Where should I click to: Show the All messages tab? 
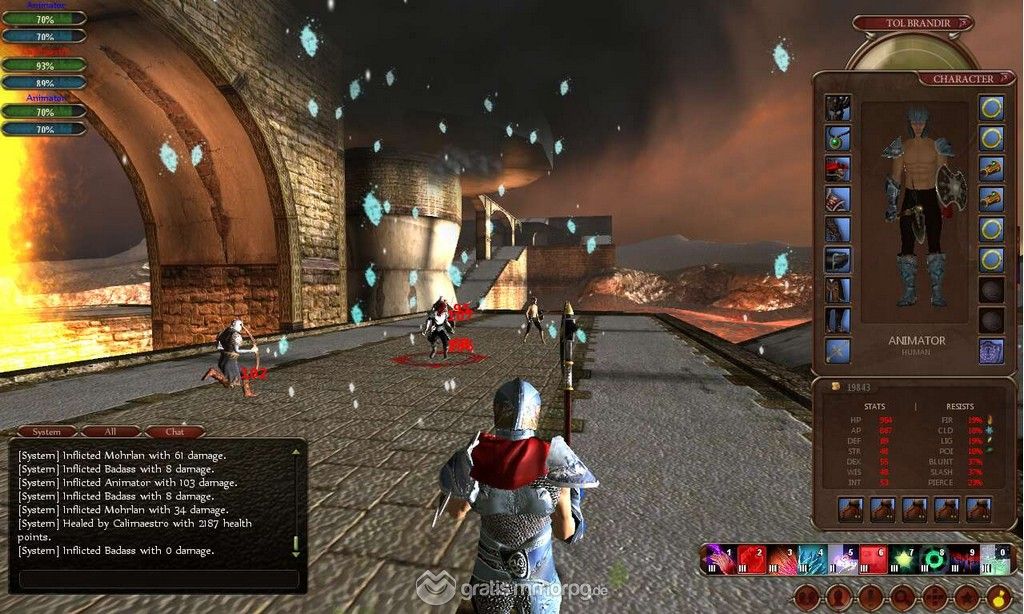click(x=111, y=432)
